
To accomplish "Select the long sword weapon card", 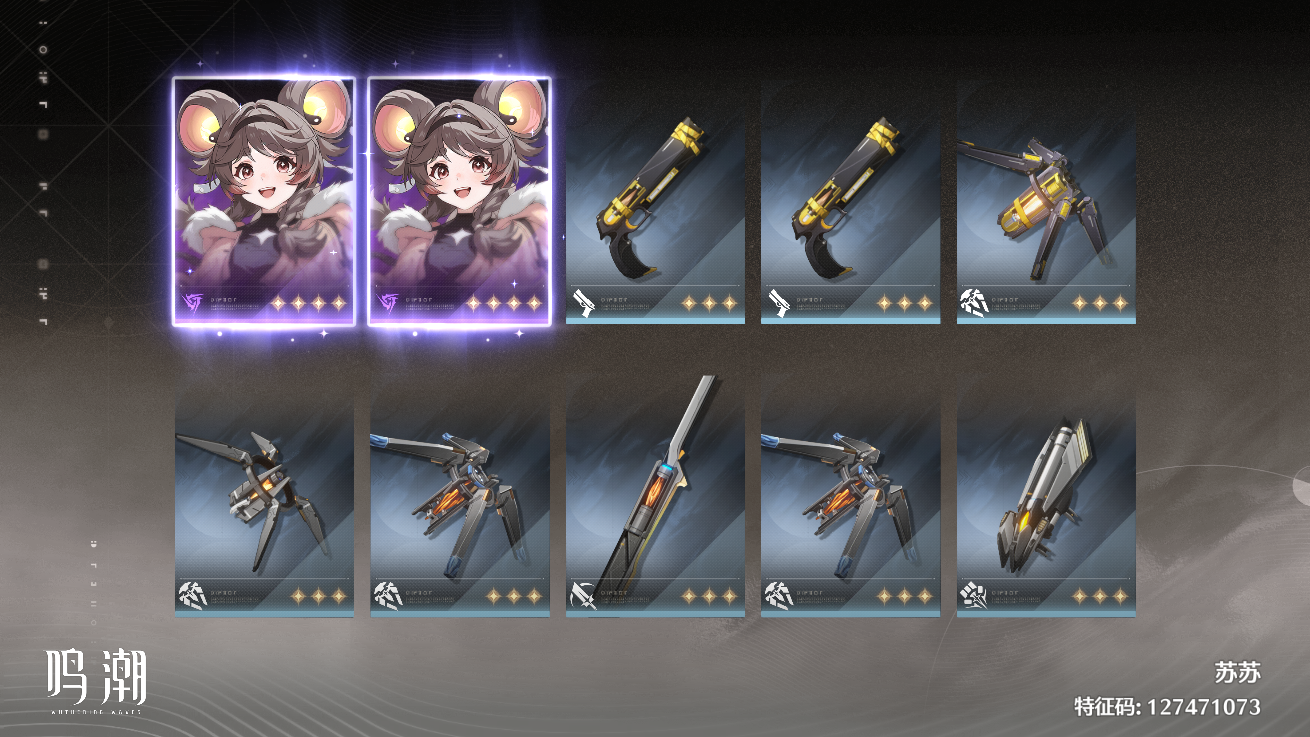I will pyautogui.click(x=655, y=500).
